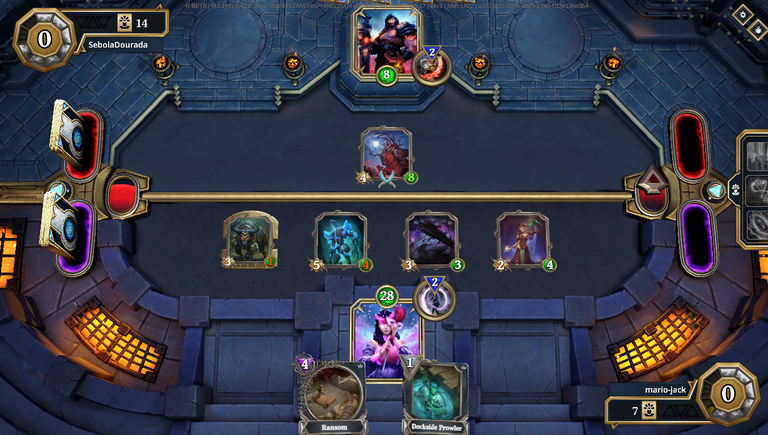
Task: Open the history panel on the right edge
Action: (754, 188)
